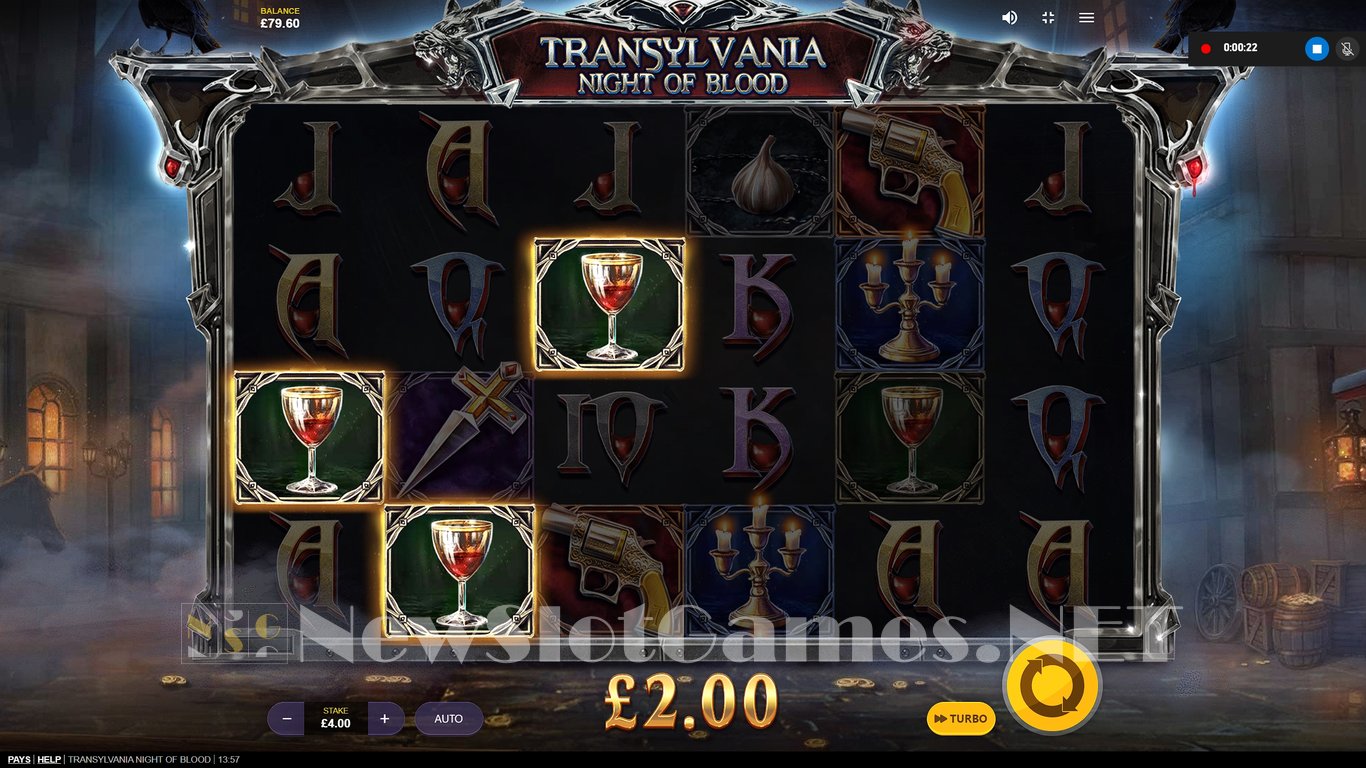1366x768 pixels.
Task: Click the dagger symbol next to the left goblet
Action: point(460,430)
